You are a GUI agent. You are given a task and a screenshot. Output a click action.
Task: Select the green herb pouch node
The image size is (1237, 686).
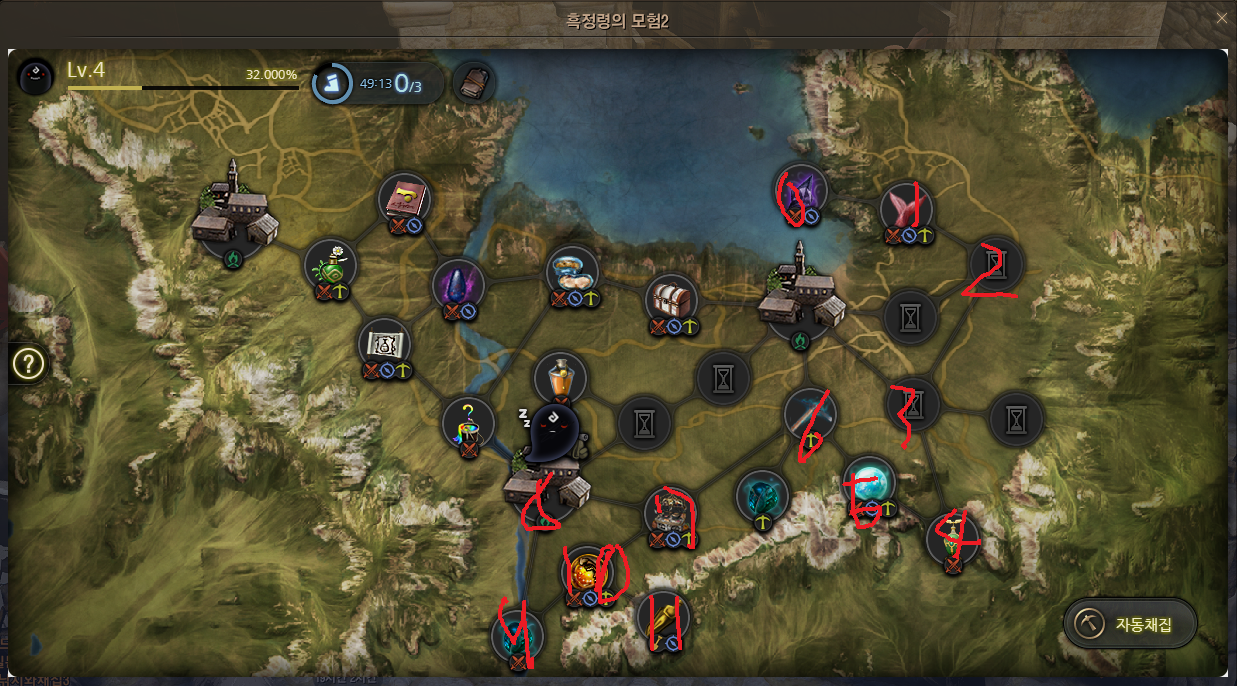330,265
